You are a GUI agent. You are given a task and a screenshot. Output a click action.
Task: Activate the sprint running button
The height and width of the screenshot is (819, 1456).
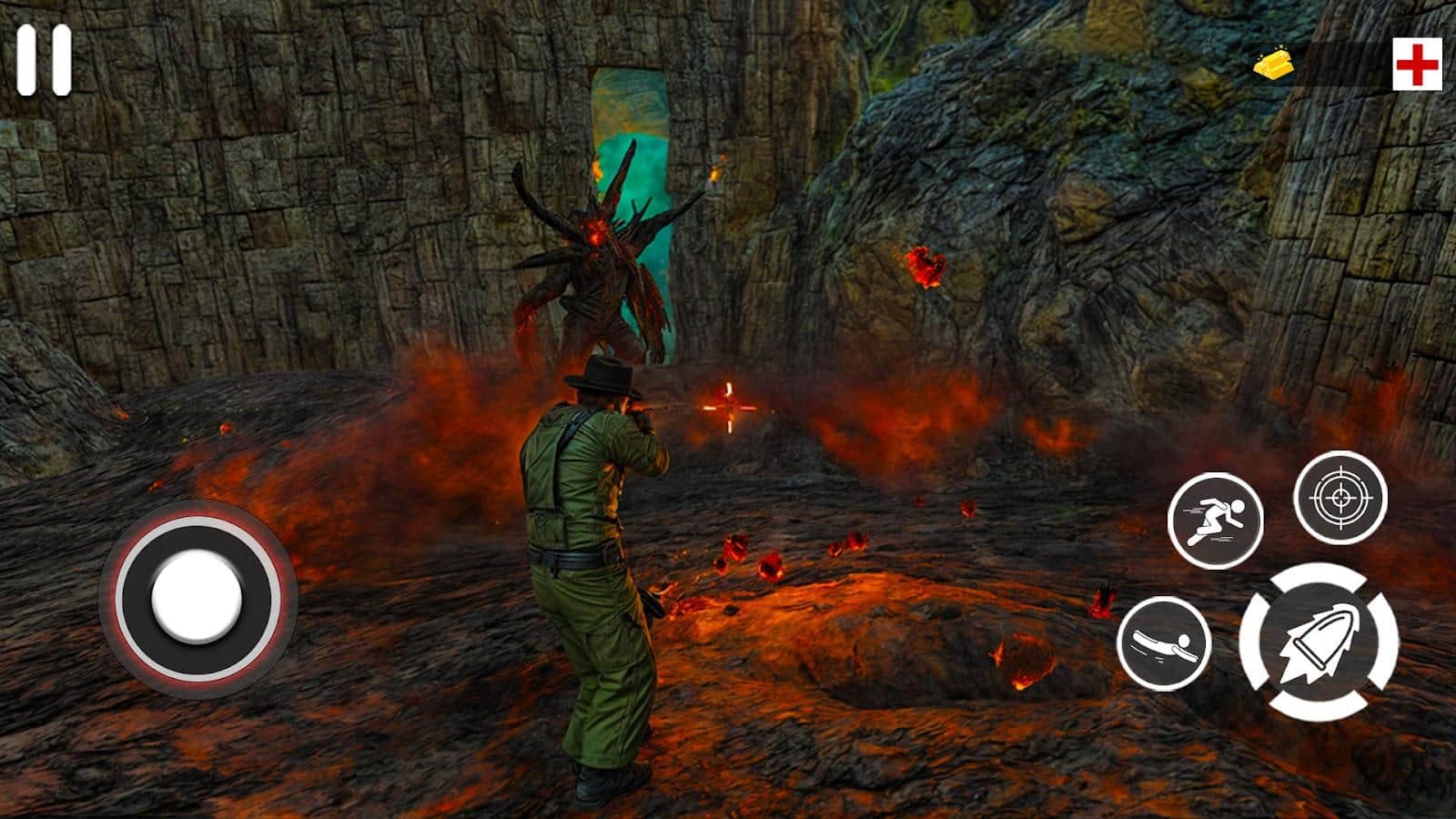[x=1215, y=521]
